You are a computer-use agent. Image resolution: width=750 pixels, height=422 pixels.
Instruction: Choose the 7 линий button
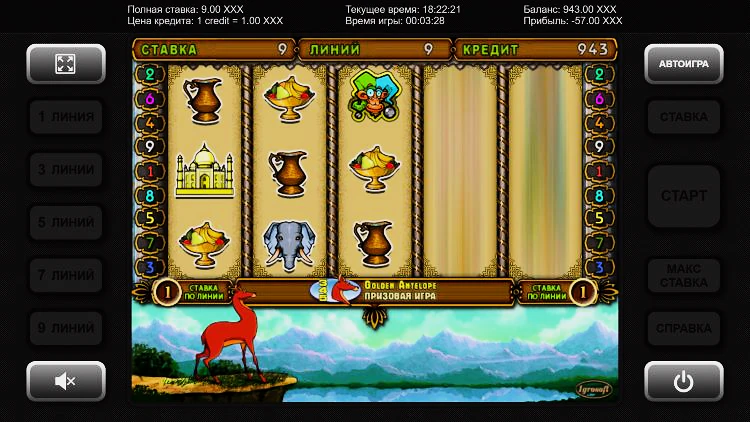(x=66, y=275)
